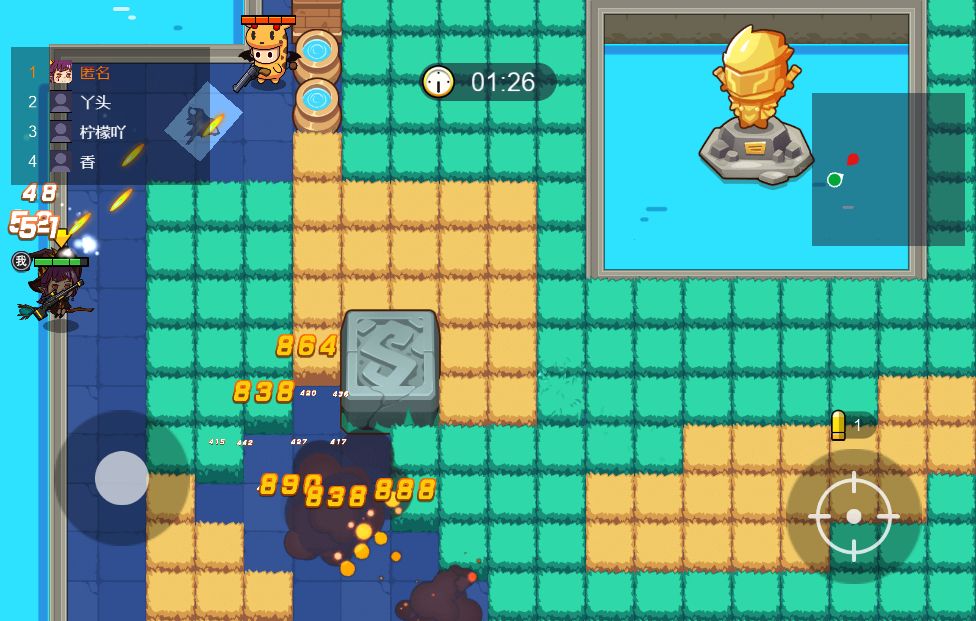Select second-ranked player 丫头 in leaderboard
The width and height of the screenshot is (976, 621).
click(x=94, y=101)
